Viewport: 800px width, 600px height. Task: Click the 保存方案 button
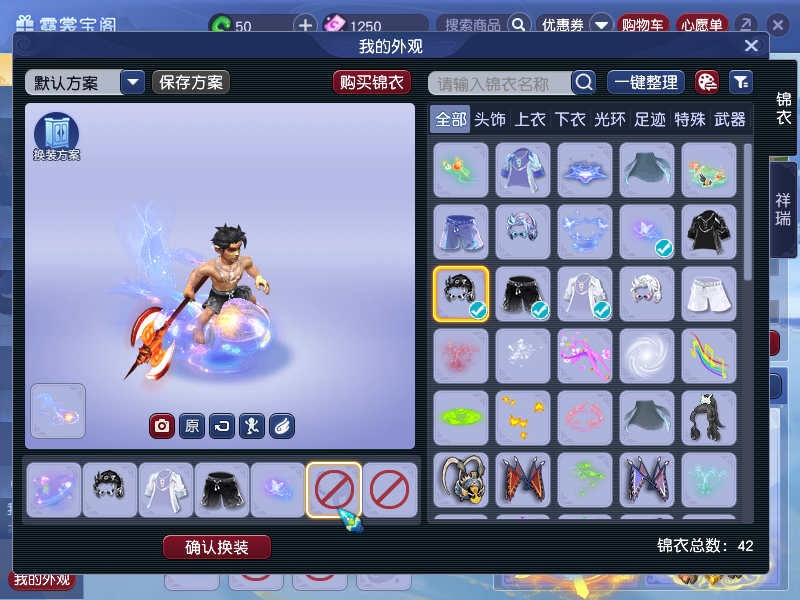coord(191,83)
